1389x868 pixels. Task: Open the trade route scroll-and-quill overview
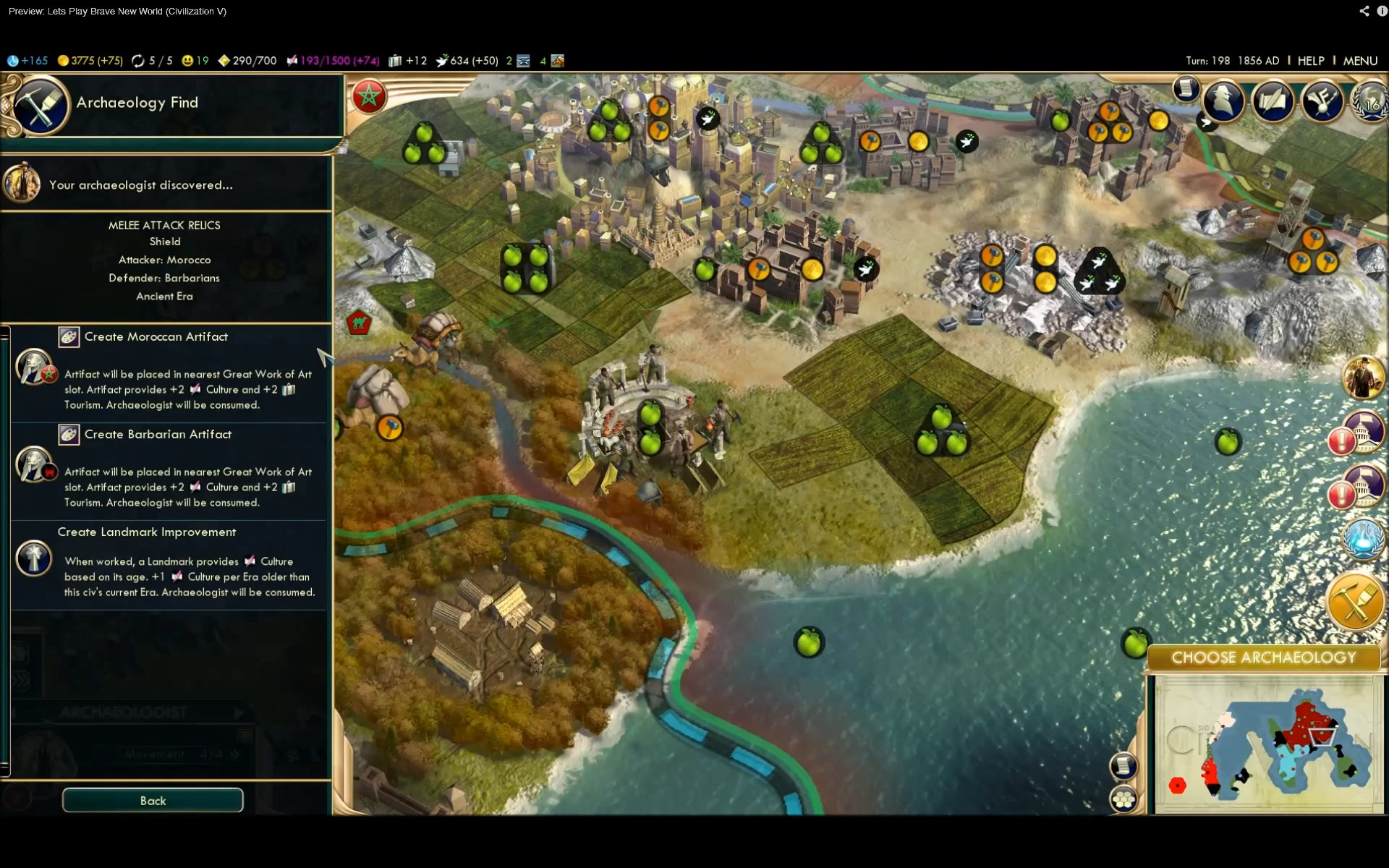[1273, 101]
